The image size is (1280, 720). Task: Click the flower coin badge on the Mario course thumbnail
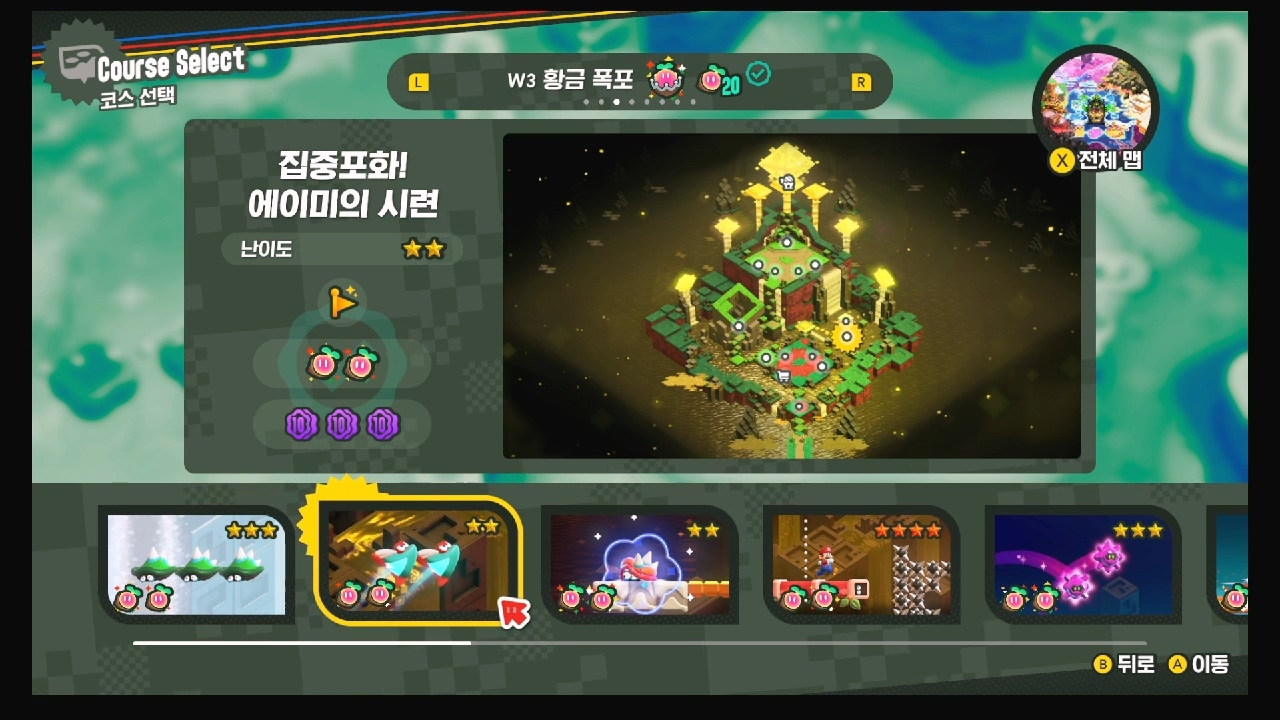(x=794, y=599)
